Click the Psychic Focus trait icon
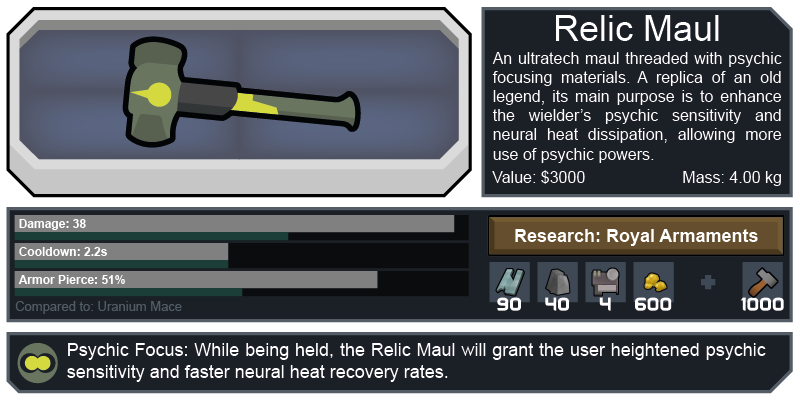Screen dimensions: 800x400 coord(39,361)
